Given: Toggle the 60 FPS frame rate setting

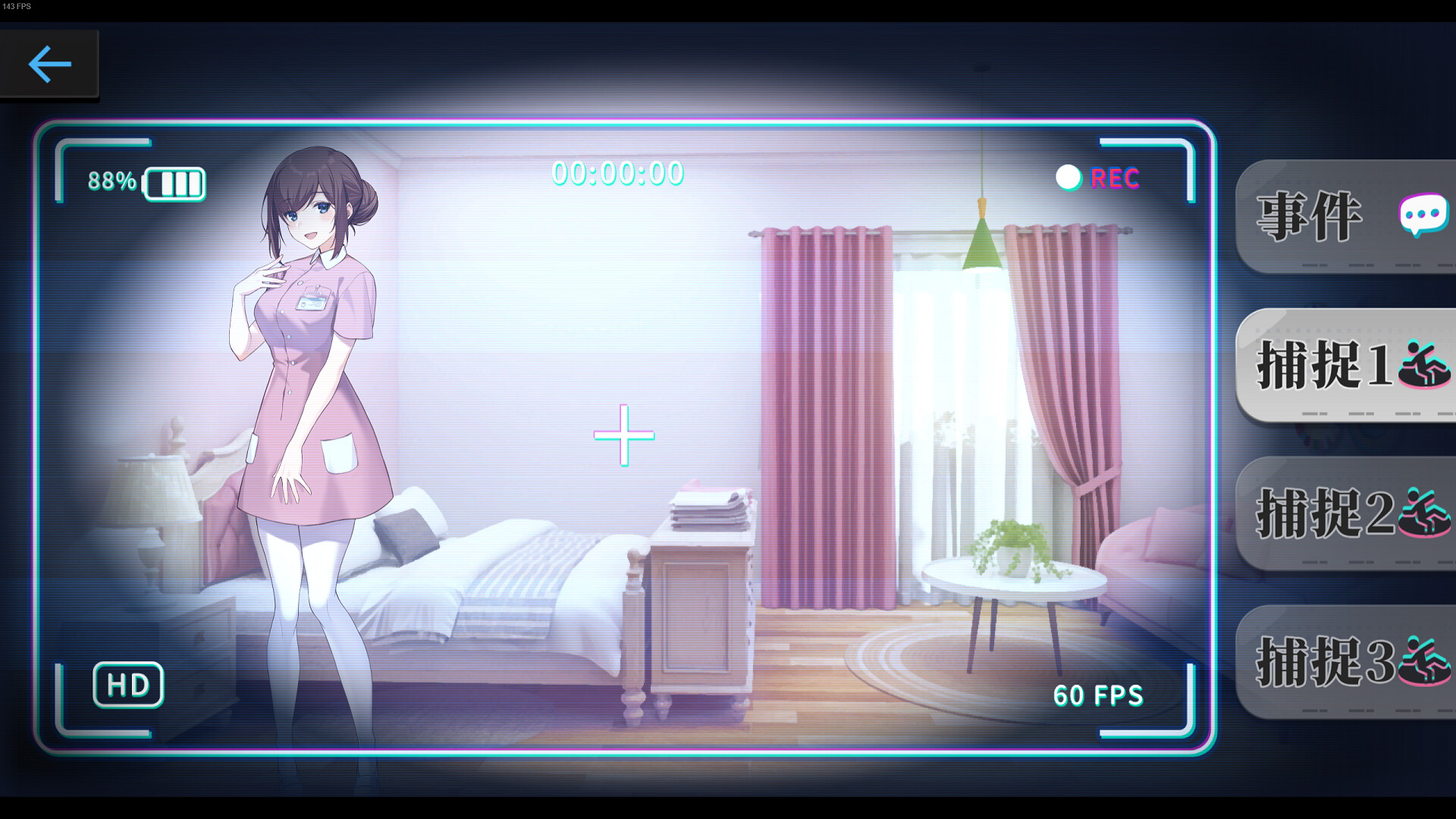Looking at the screenshot, I should pyautogui.click(x=1098, y=695).
